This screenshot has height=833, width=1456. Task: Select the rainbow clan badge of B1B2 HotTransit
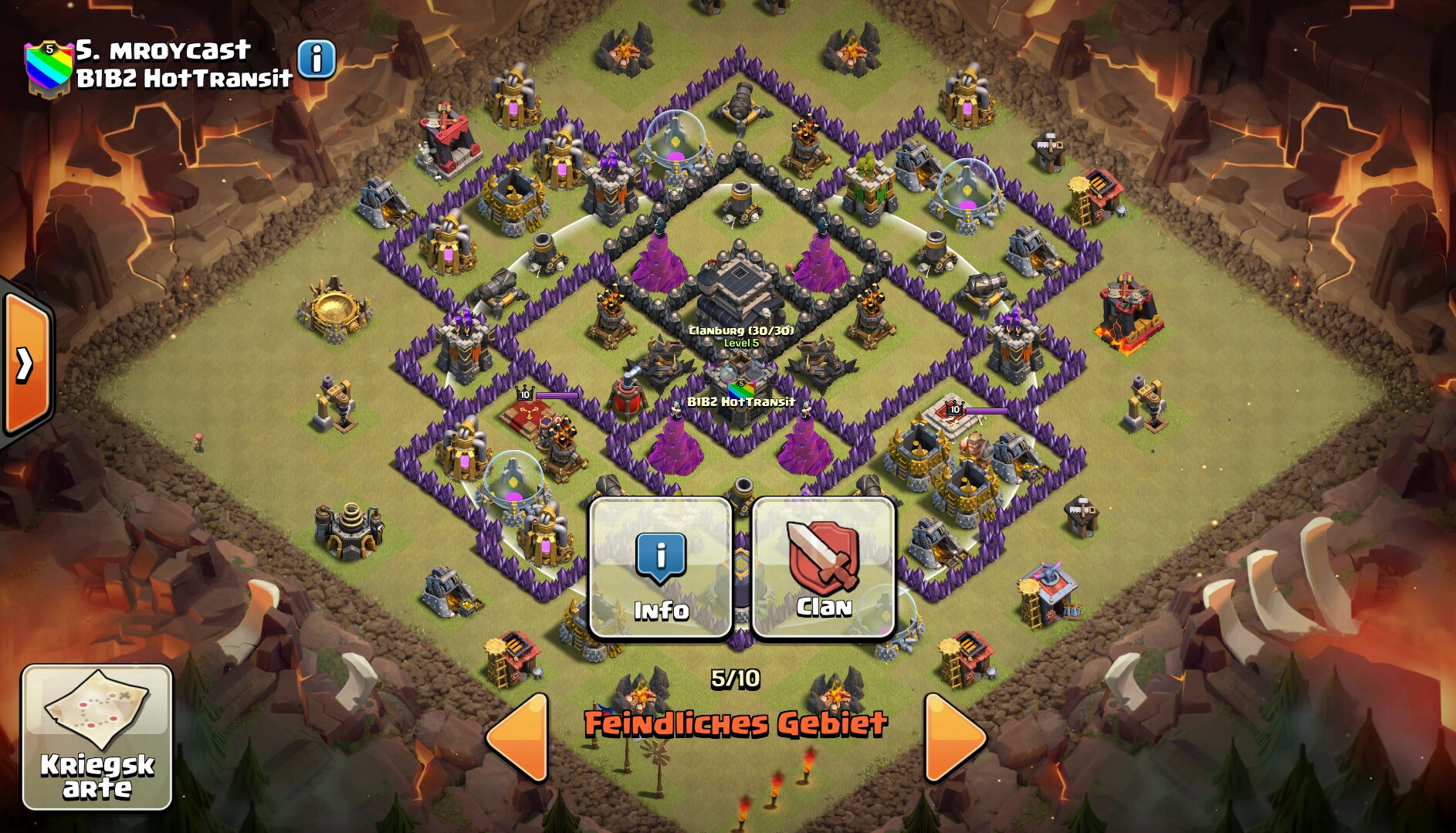click(48, 68)
